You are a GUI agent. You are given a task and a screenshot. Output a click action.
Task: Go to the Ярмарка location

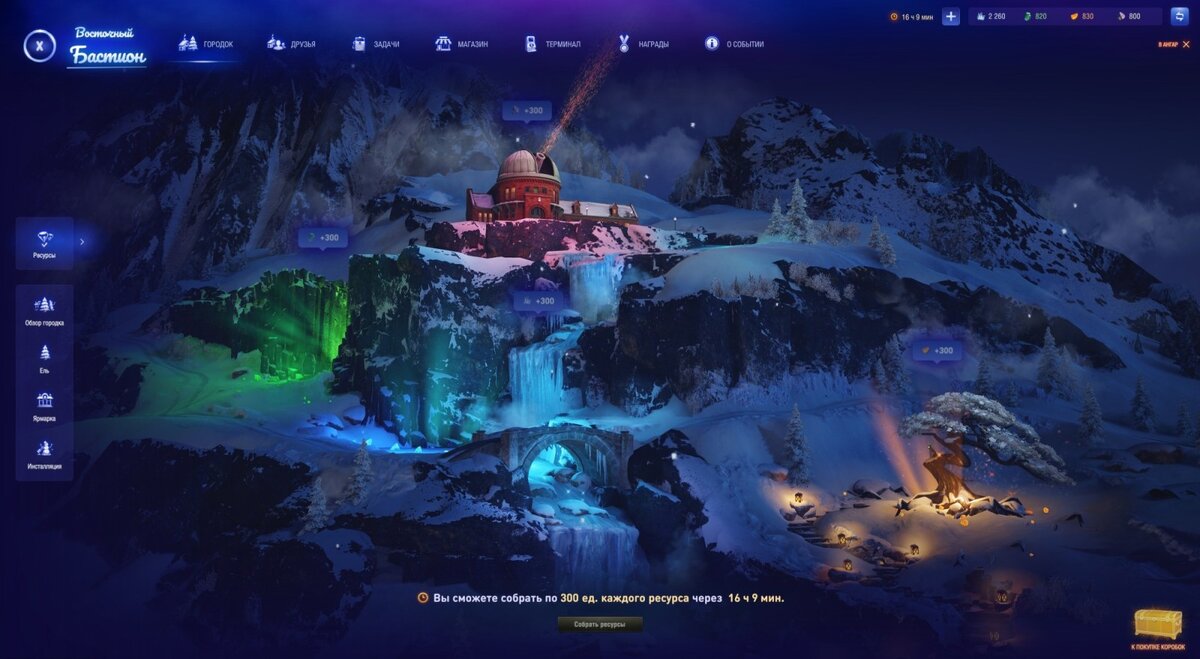(44, 406)
